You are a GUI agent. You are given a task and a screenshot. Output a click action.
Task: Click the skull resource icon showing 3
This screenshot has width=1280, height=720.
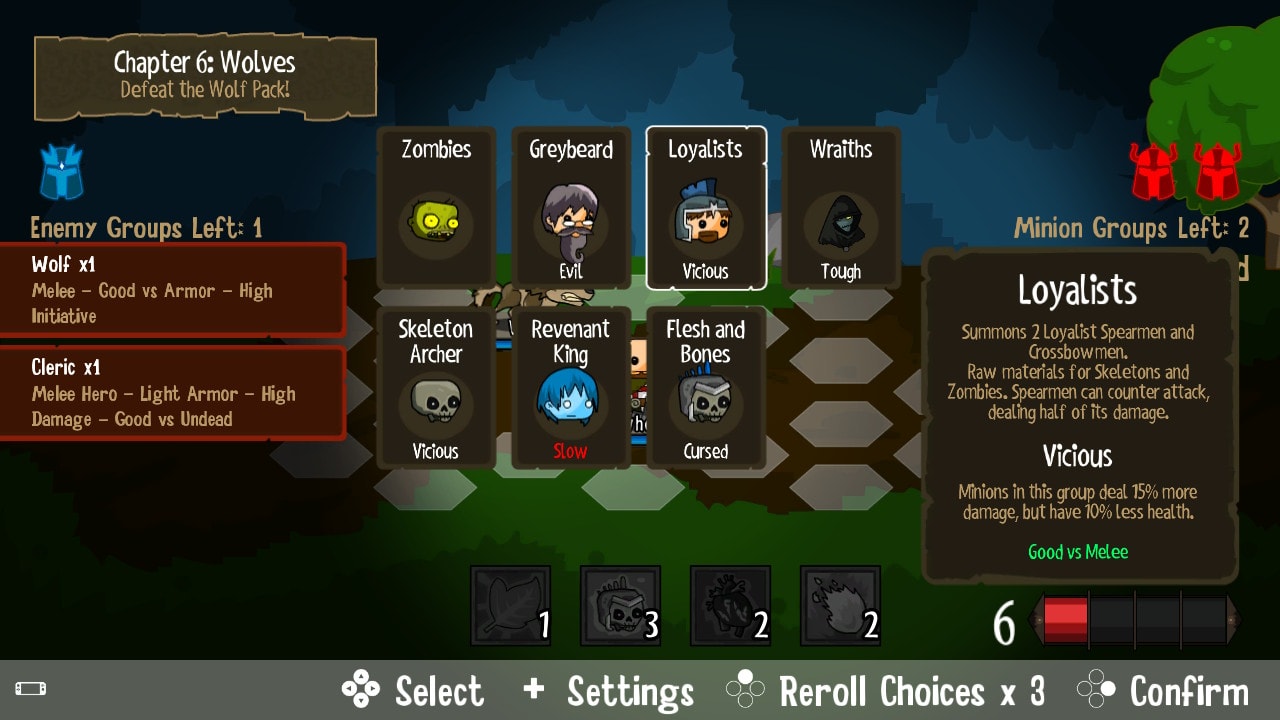[620, 605]
